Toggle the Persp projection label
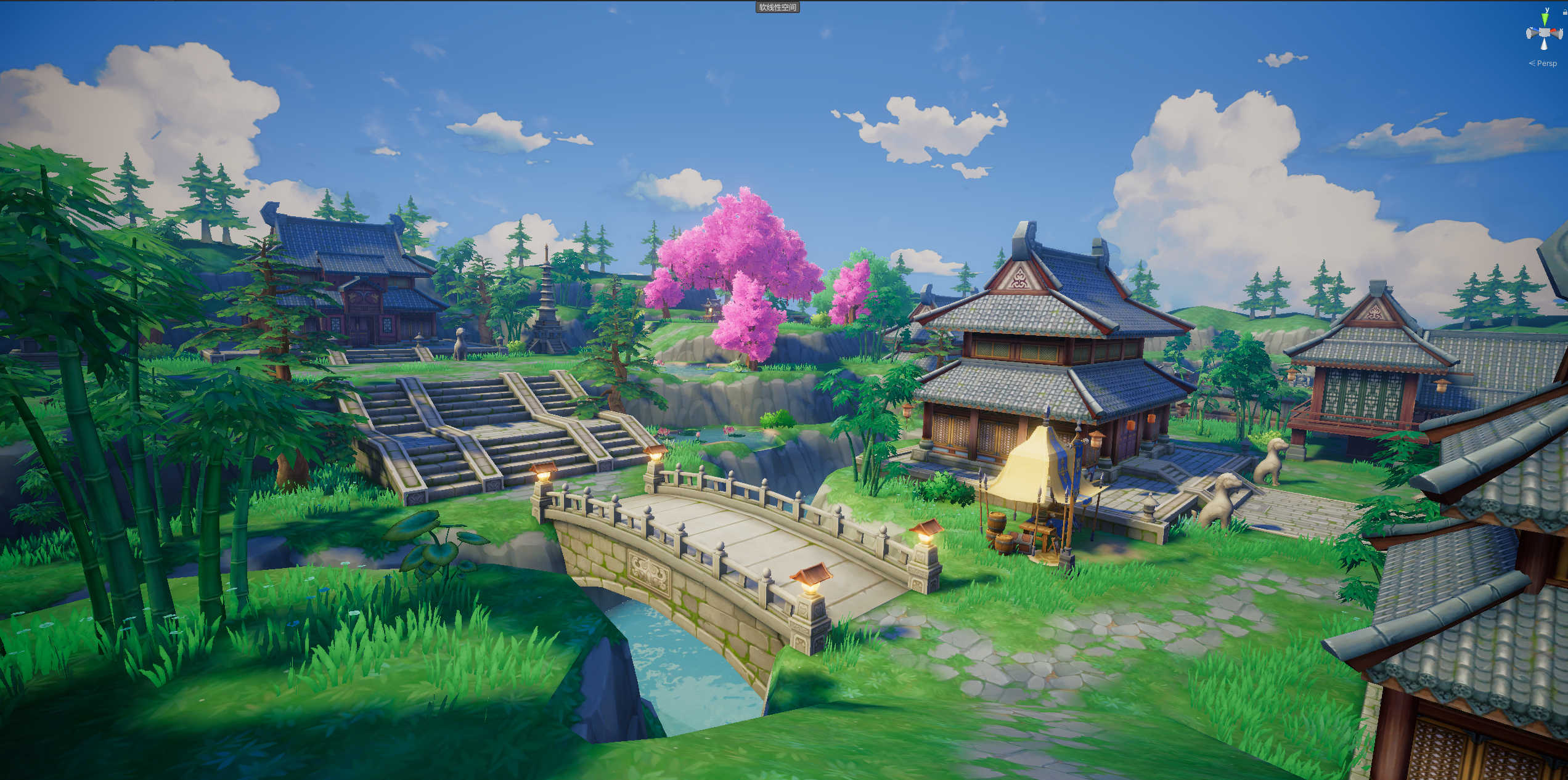Viewport: 1568px width, 780px height. coord(1547,63)
